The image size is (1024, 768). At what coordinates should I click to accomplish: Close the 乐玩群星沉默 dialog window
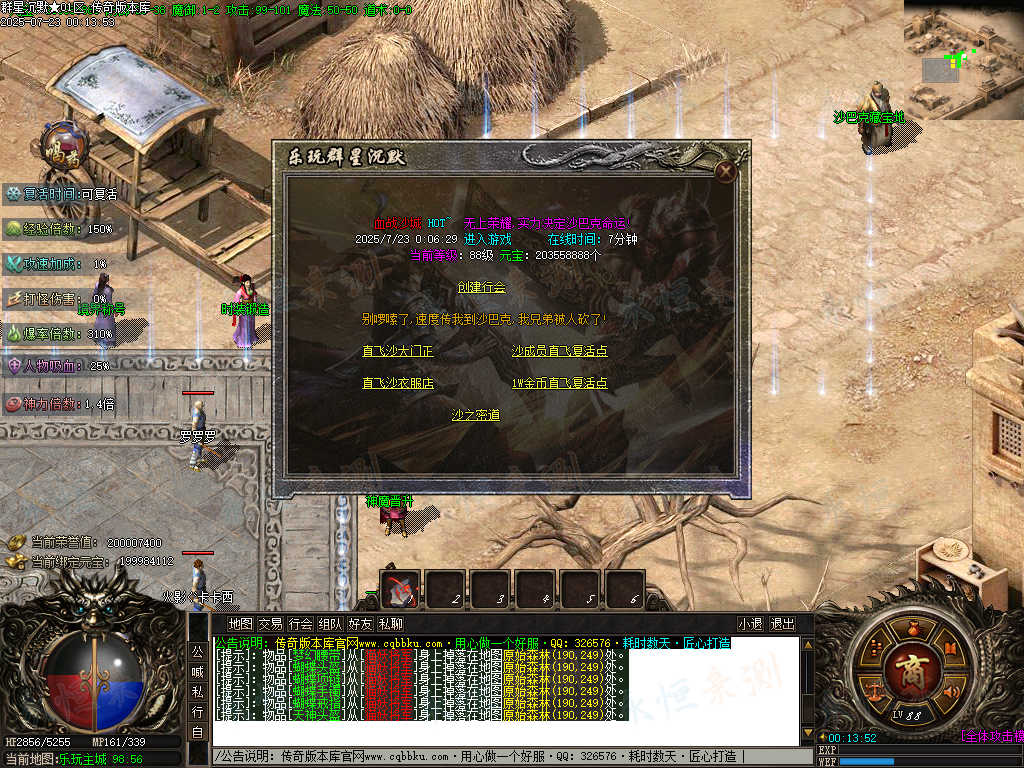(x=726, y=172)
